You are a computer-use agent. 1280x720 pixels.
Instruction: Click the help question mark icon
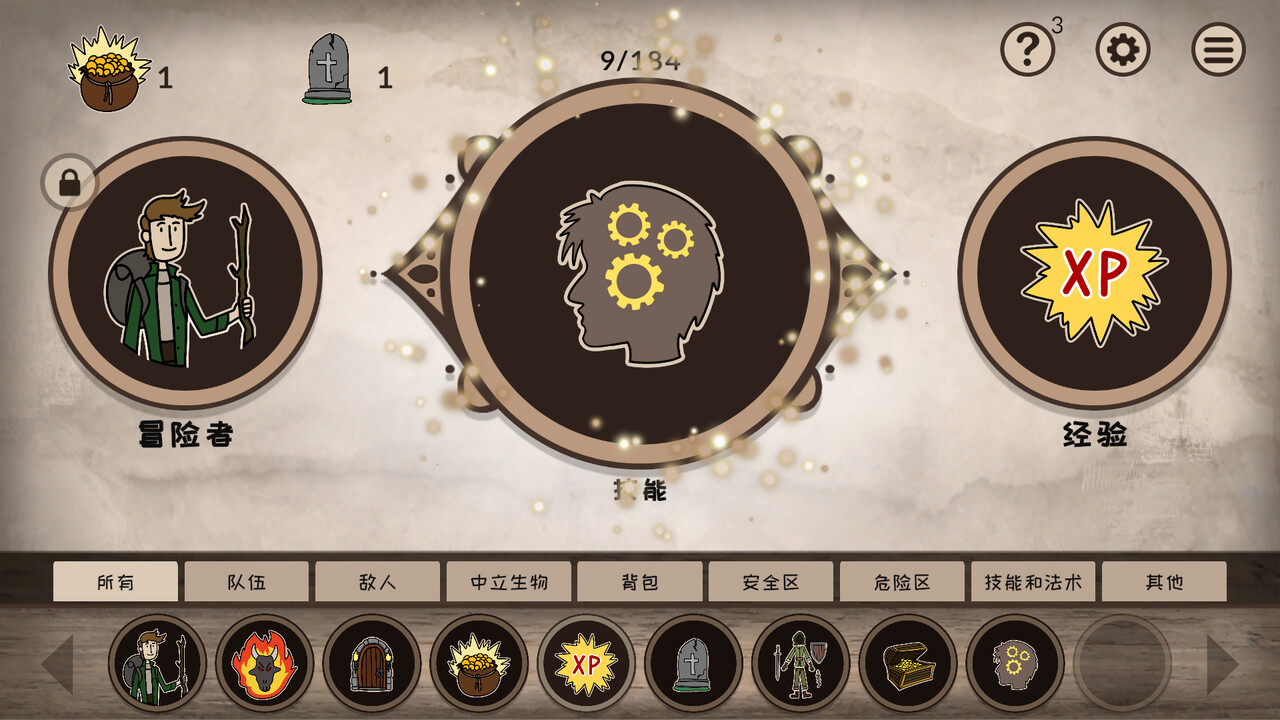coord(1025,47)
